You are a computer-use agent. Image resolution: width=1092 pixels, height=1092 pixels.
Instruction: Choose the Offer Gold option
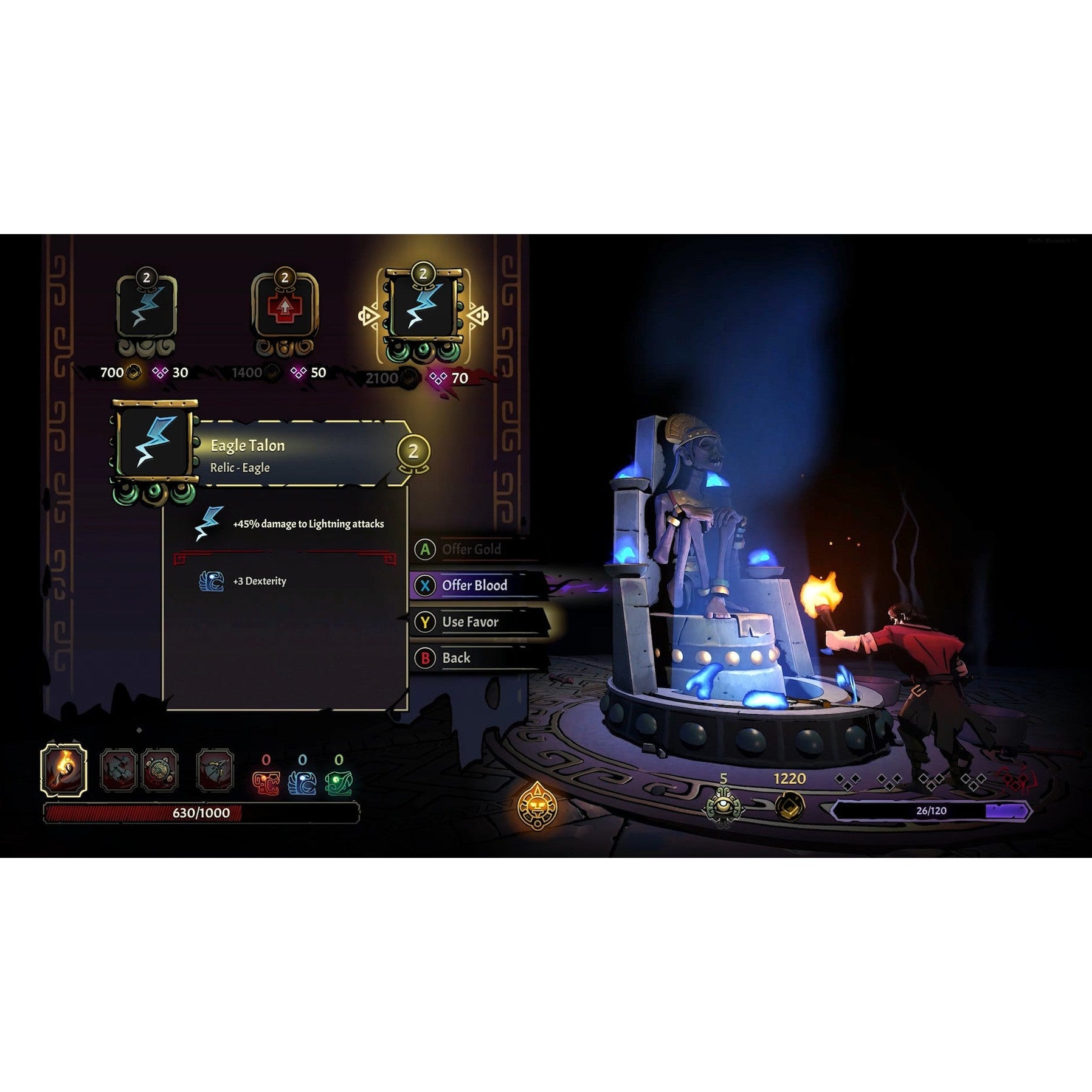coord(471,549)
